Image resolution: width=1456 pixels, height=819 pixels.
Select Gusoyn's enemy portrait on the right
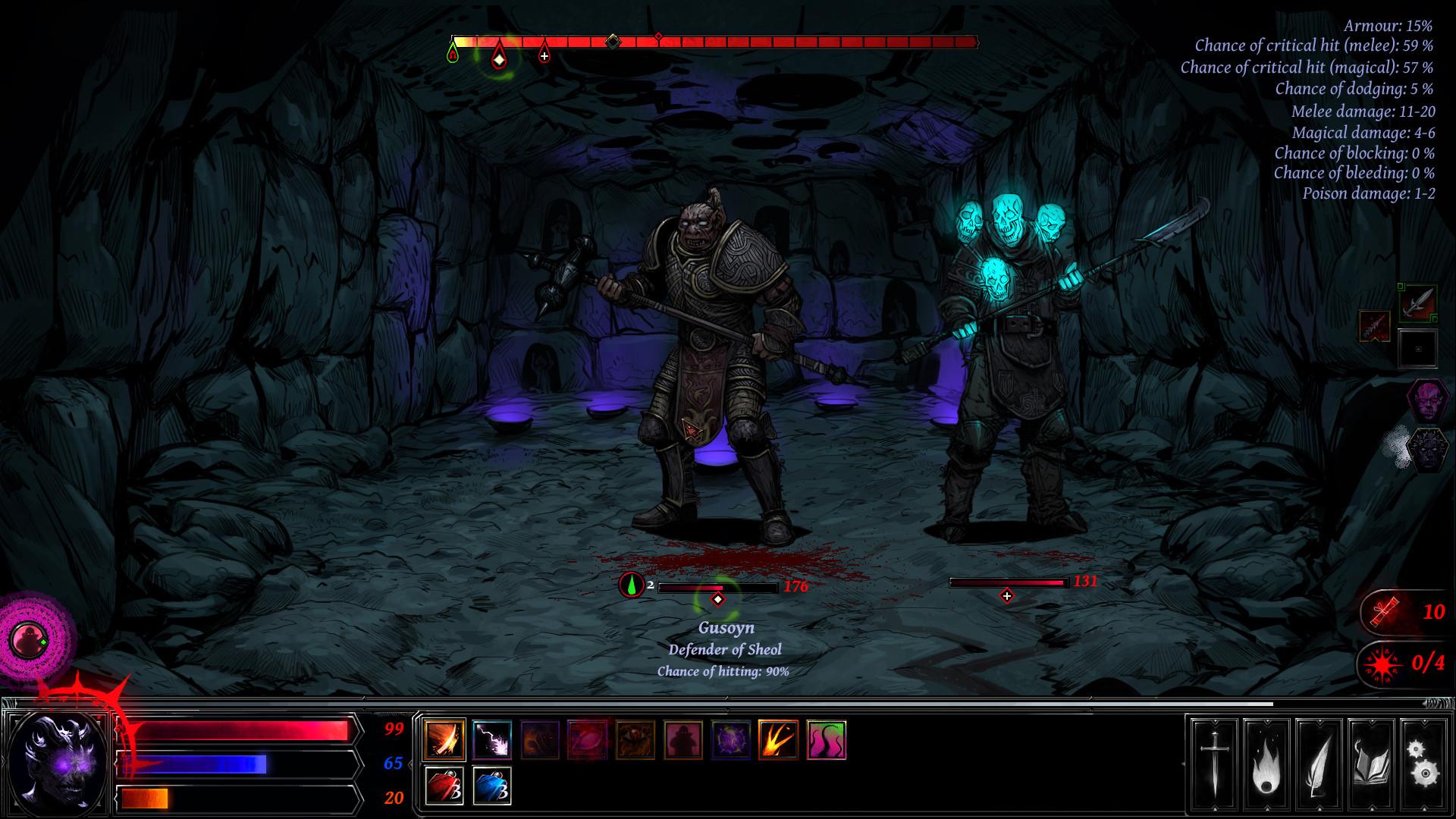click(1429, 398)
